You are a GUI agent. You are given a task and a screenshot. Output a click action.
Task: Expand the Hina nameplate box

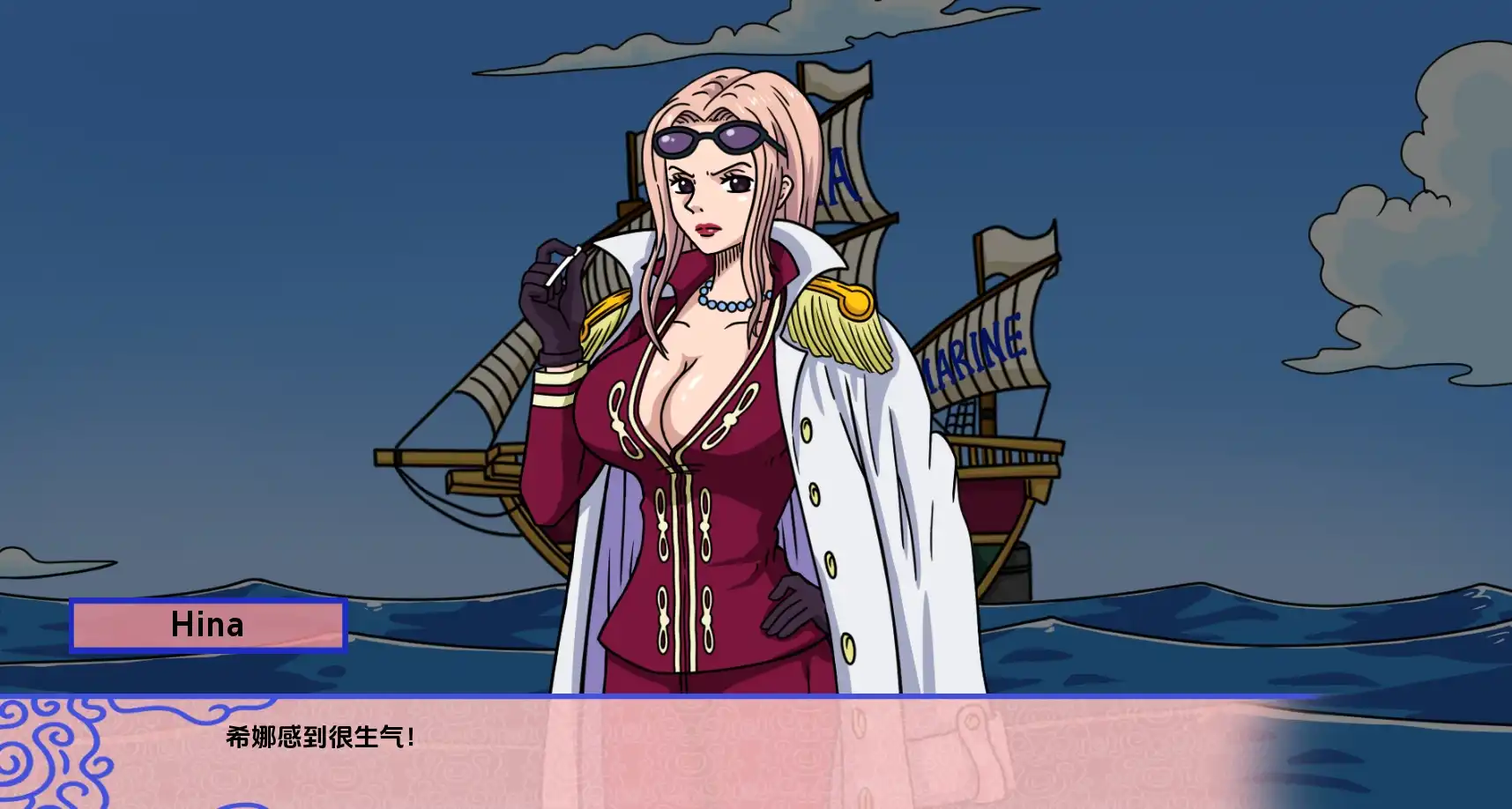(210, 627)
